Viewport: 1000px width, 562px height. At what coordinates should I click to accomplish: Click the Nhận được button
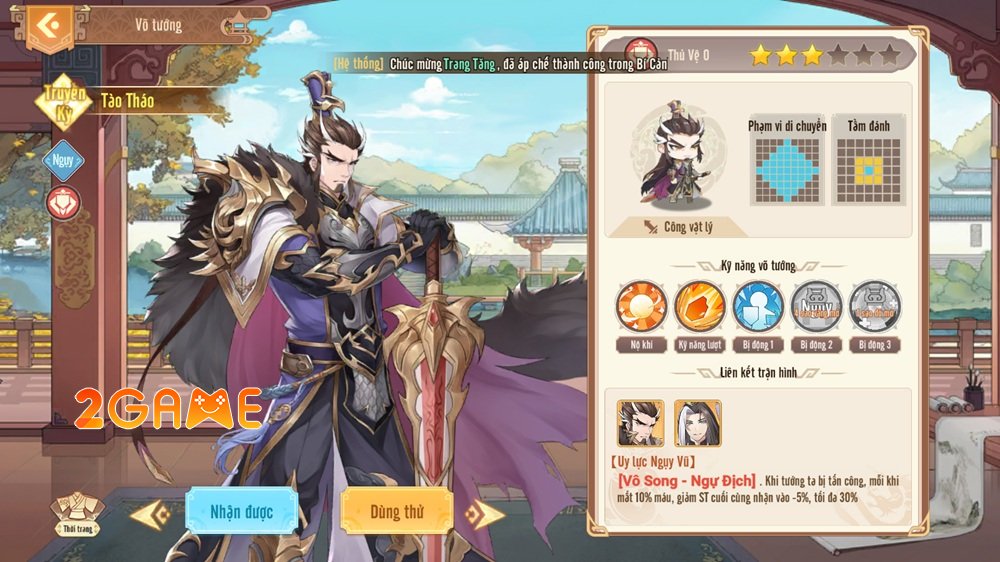(241, 512)
